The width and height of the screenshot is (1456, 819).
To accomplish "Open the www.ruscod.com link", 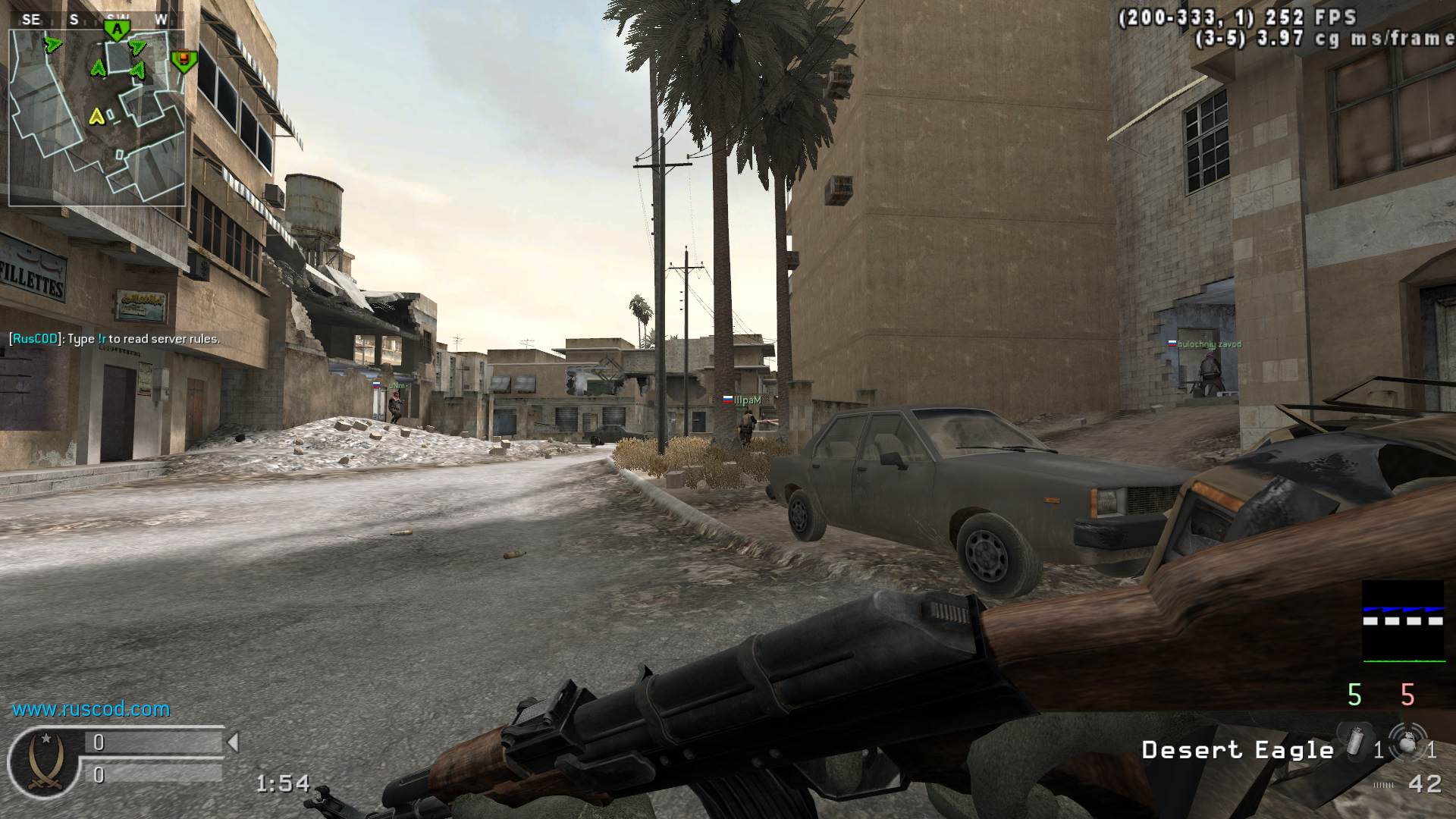I will coord(91,709).
